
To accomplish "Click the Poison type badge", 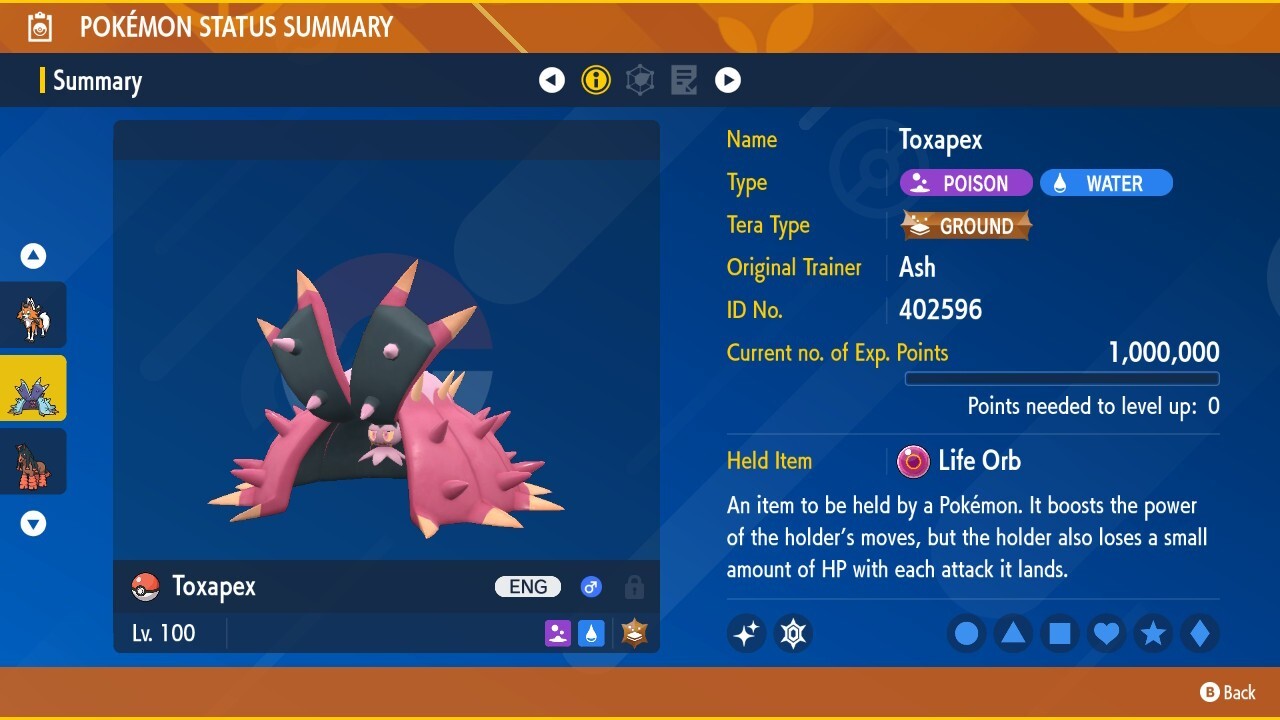I will [965, 182].
